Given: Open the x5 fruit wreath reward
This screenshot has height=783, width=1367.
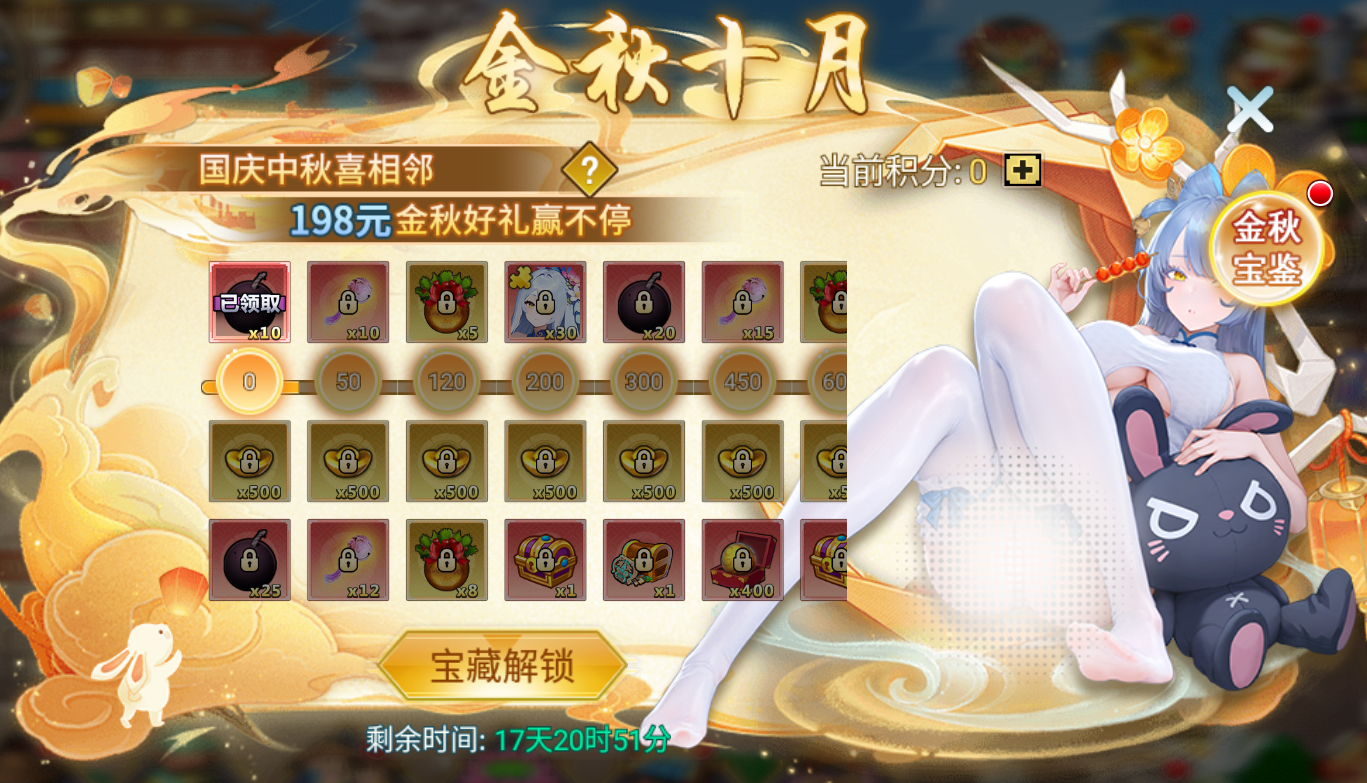Looking at the screenshot, I should pyautogui.click(x=446, y=302).
